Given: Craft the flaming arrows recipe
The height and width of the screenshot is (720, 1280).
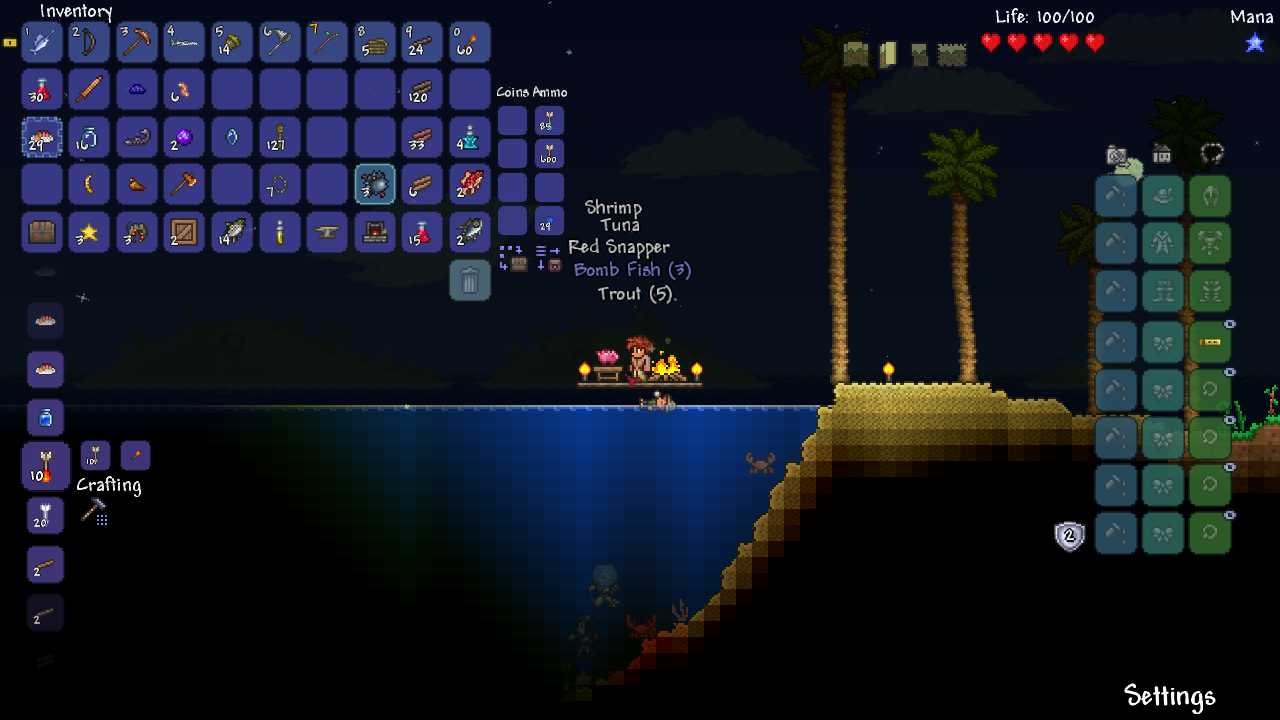Looking at the screenshot, I should pyautogui.click(x=46, y=467).
